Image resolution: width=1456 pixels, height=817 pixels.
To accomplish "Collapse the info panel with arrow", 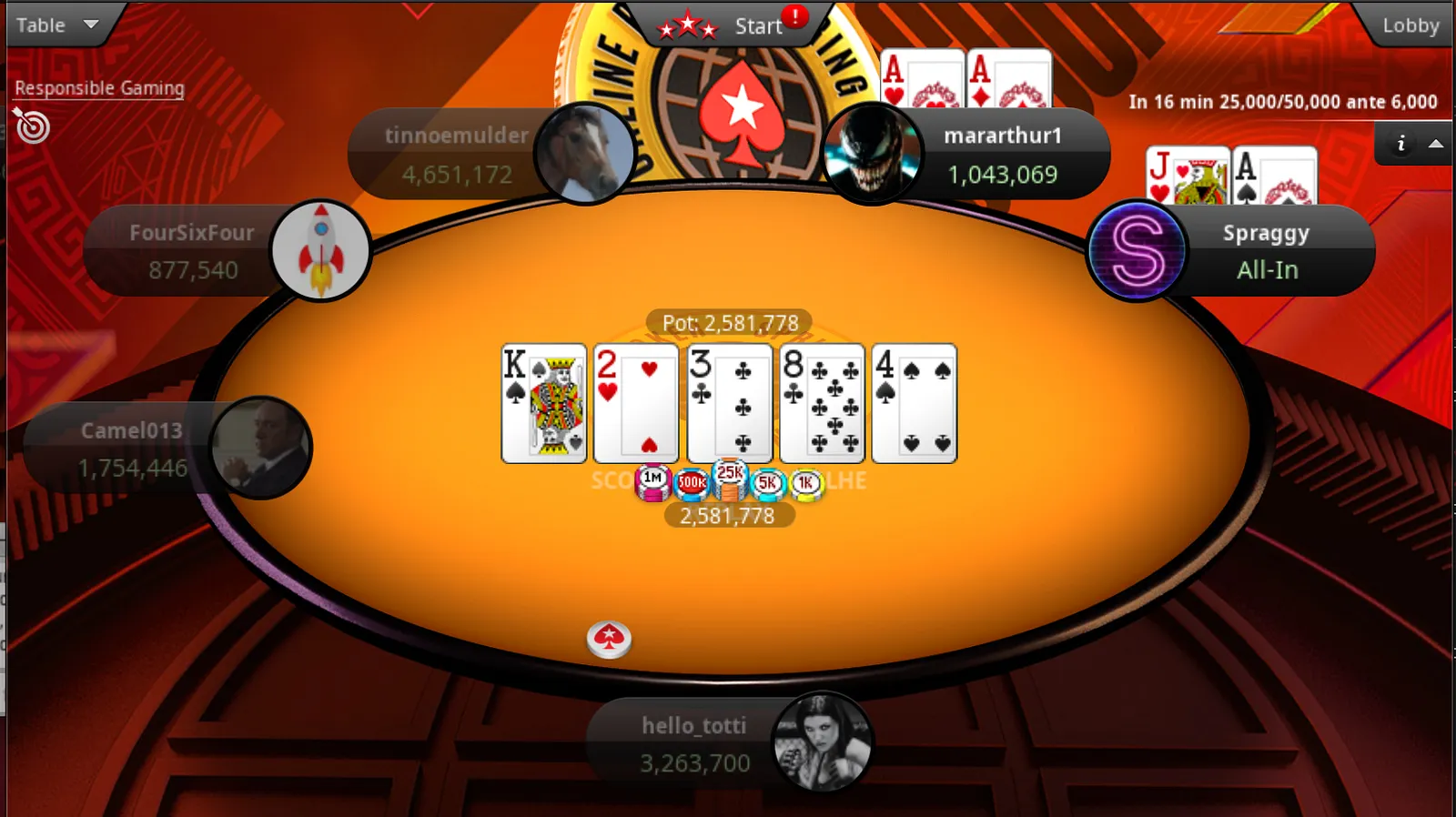I will pyautogui.click(x=1436, y=143).
